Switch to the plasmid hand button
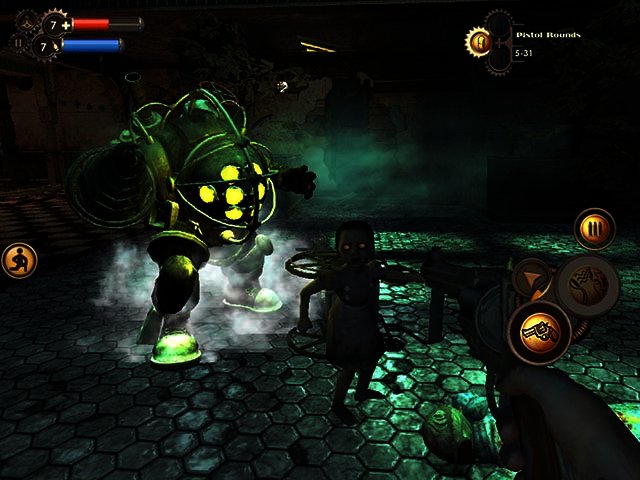The width and height of the screenshot is (640, 480). tap(588, 285)
